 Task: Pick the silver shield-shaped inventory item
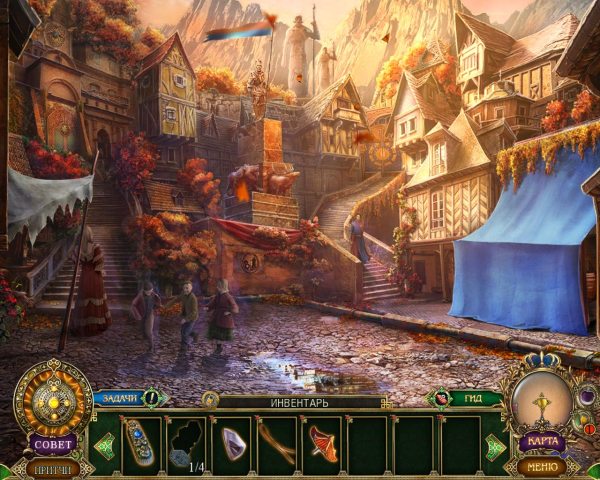click(232, 441)
